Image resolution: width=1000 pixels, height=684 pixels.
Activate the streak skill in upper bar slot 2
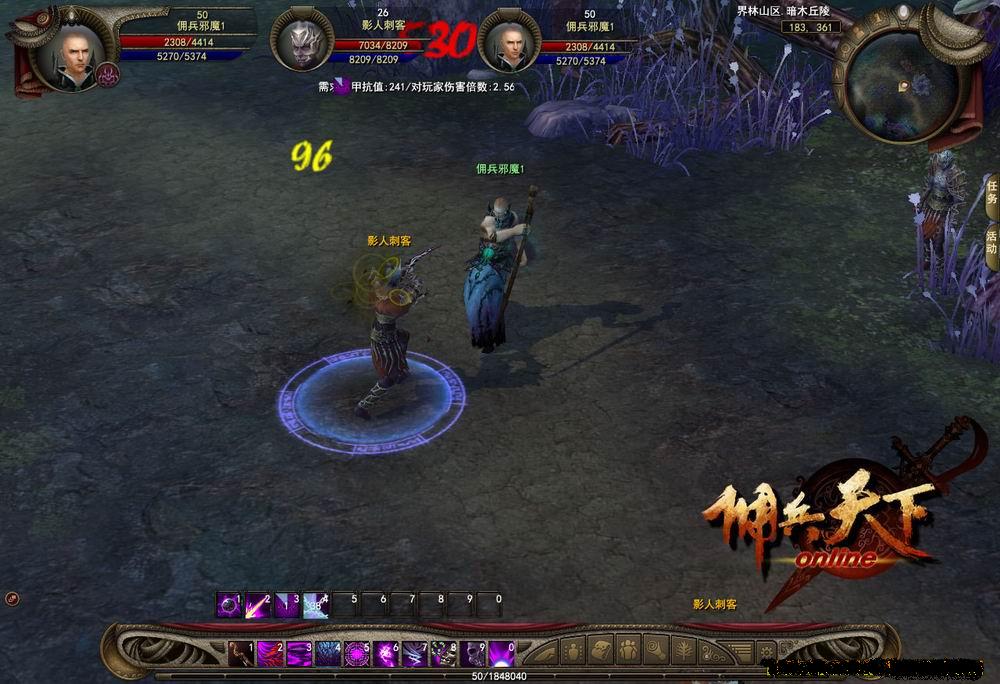tap(258, 606)
